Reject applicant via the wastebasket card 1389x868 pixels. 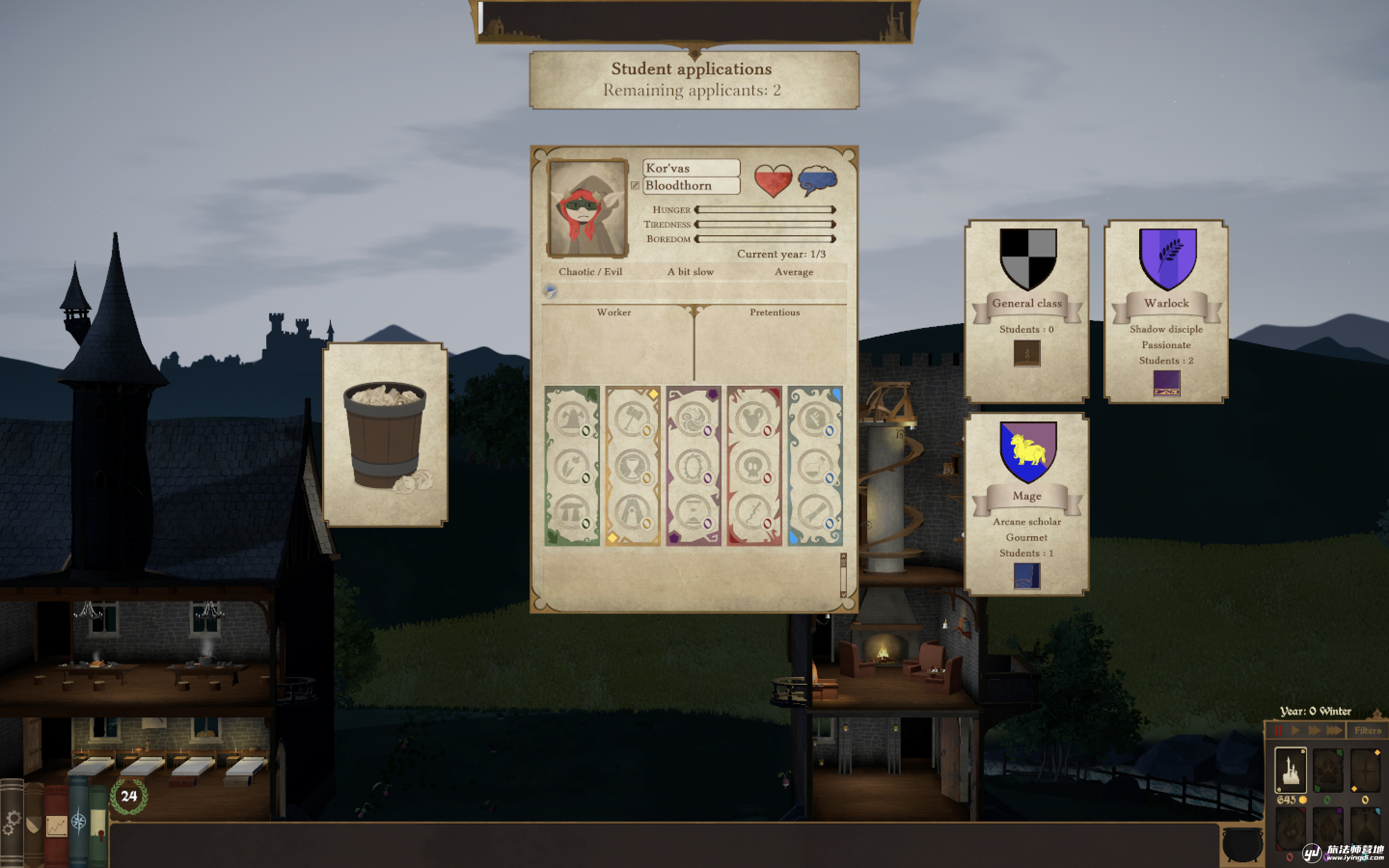pos(385,434)
